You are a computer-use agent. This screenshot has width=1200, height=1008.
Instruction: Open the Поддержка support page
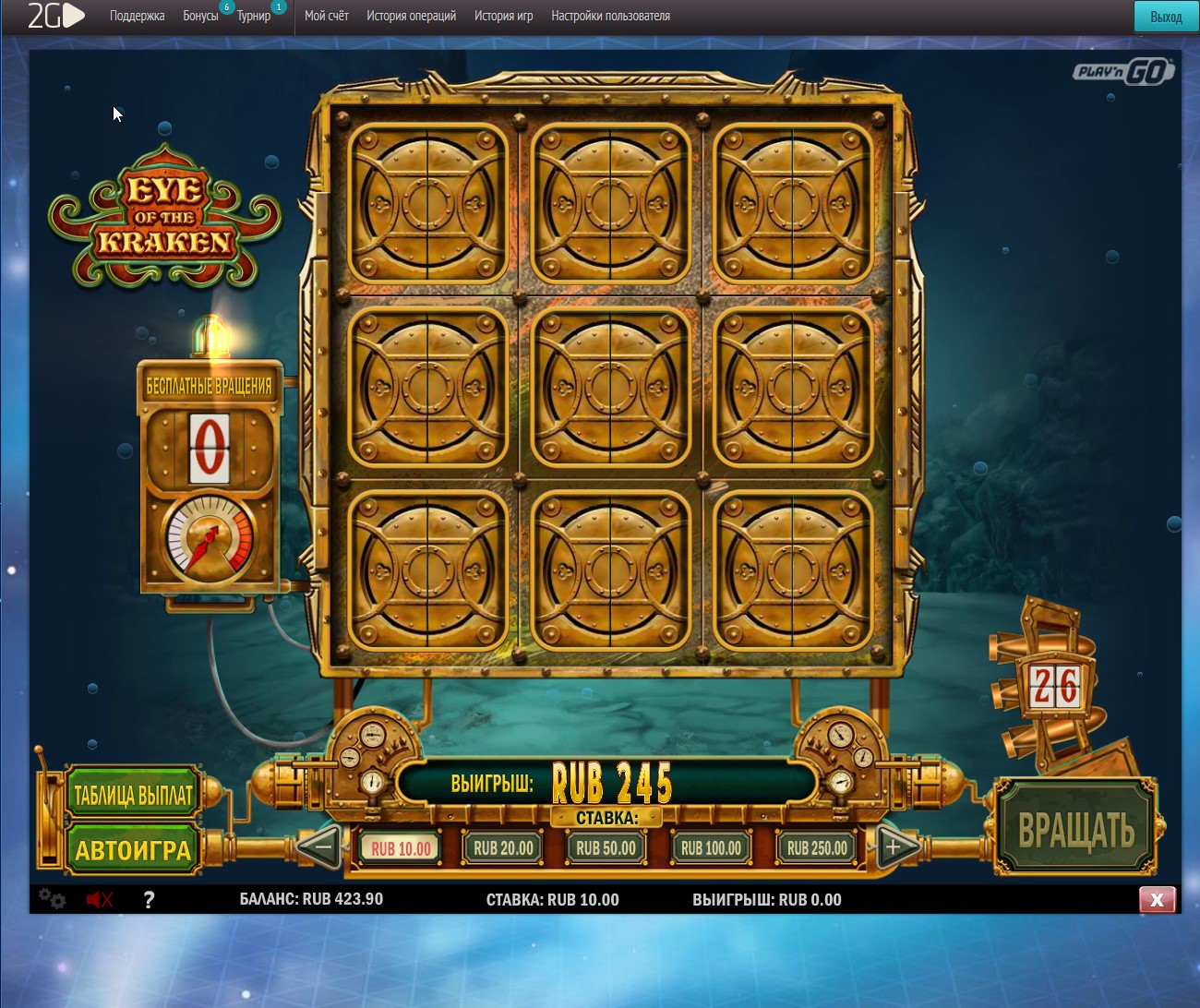coord(137,16)
